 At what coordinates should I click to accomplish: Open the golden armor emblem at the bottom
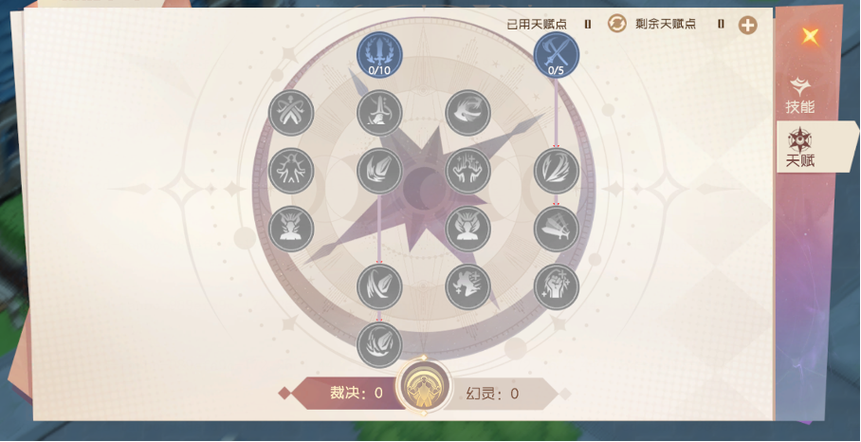[423, 386]
